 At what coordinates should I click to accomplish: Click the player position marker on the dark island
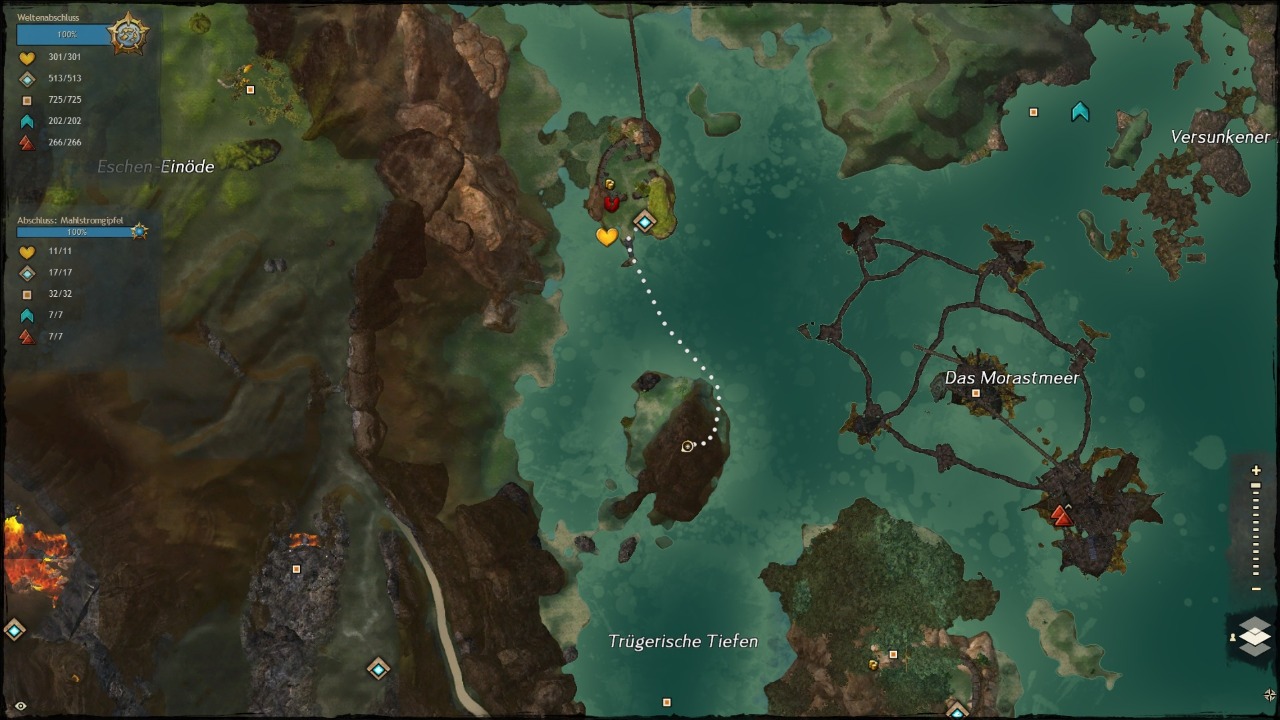tap(687, 446)
